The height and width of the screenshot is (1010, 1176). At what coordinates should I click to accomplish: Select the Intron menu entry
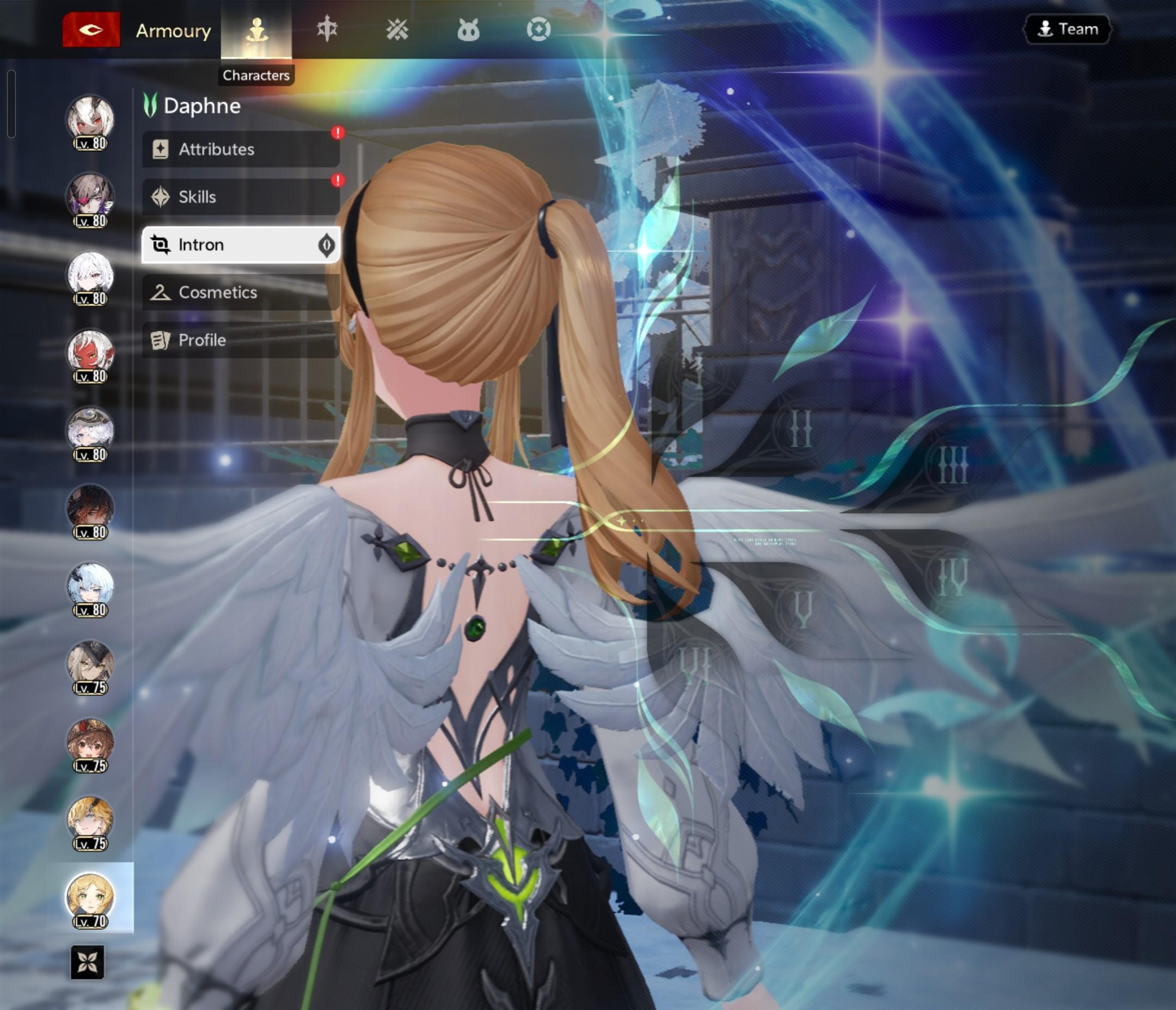tap(241, 244)
